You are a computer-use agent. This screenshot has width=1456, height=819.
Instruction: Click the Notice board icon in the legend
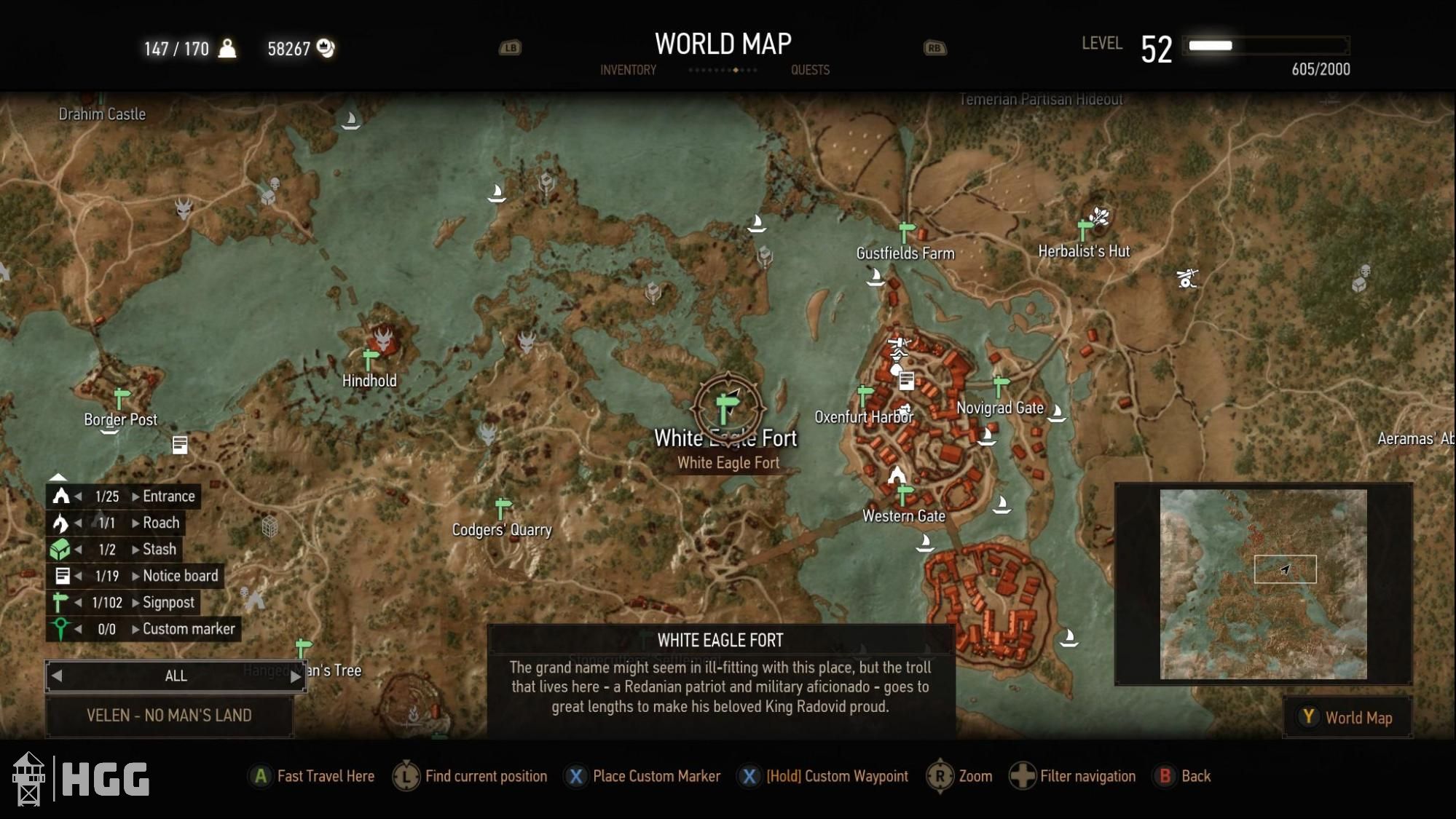61,575
